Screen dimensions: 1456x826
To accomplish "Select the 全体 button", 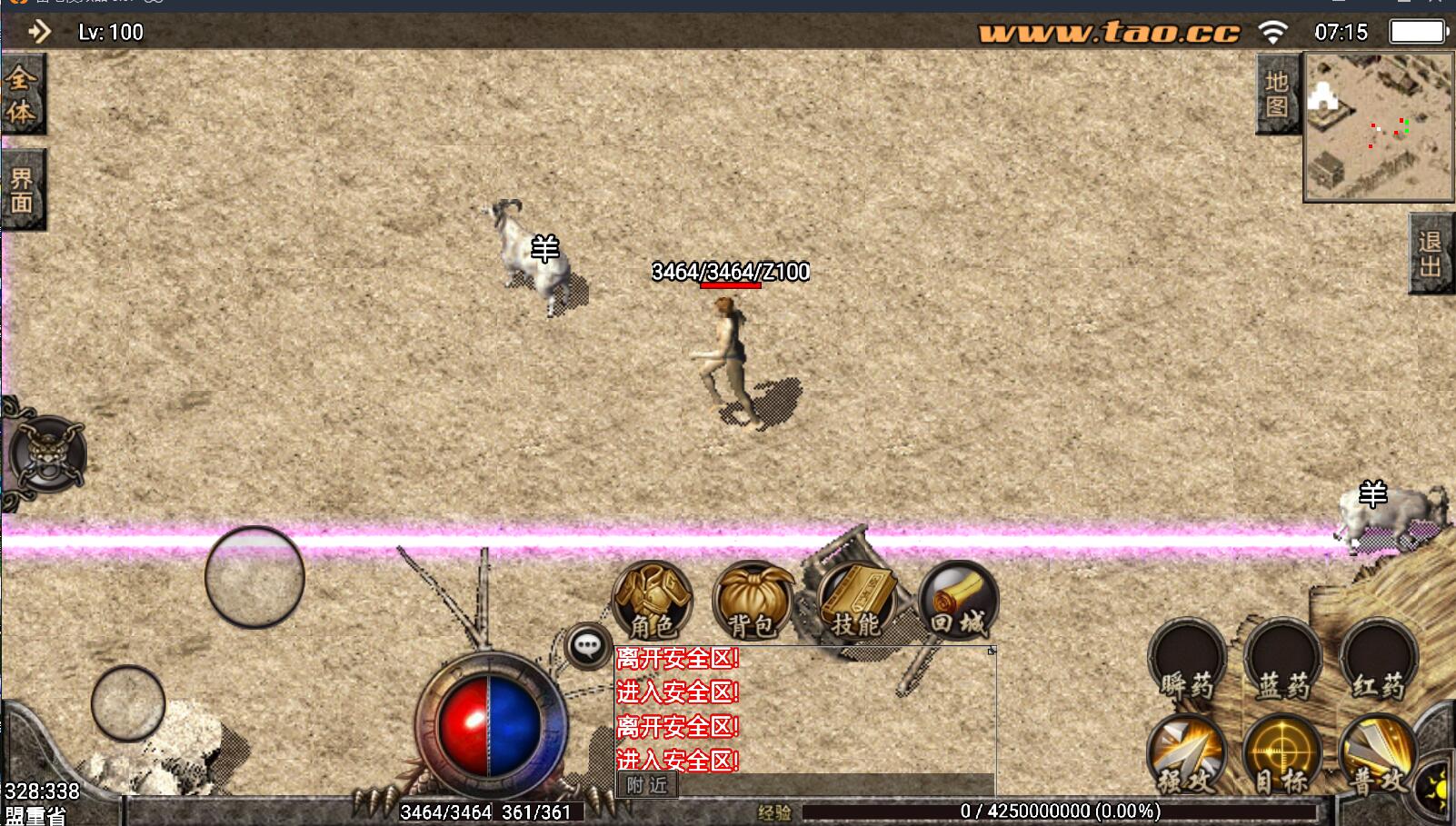I will point(22,94).
